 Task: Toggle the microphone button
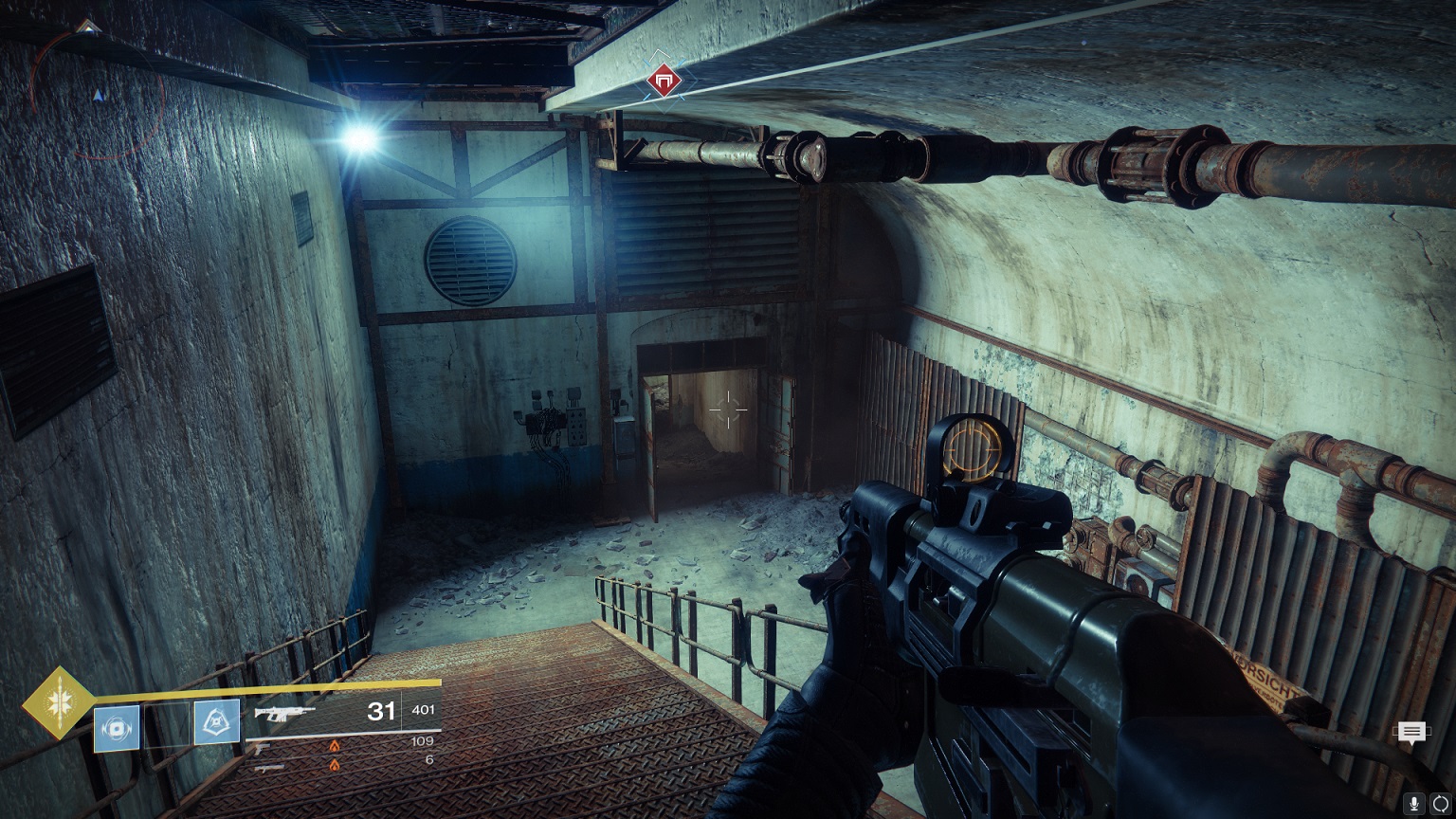(x=1414, y=803)
